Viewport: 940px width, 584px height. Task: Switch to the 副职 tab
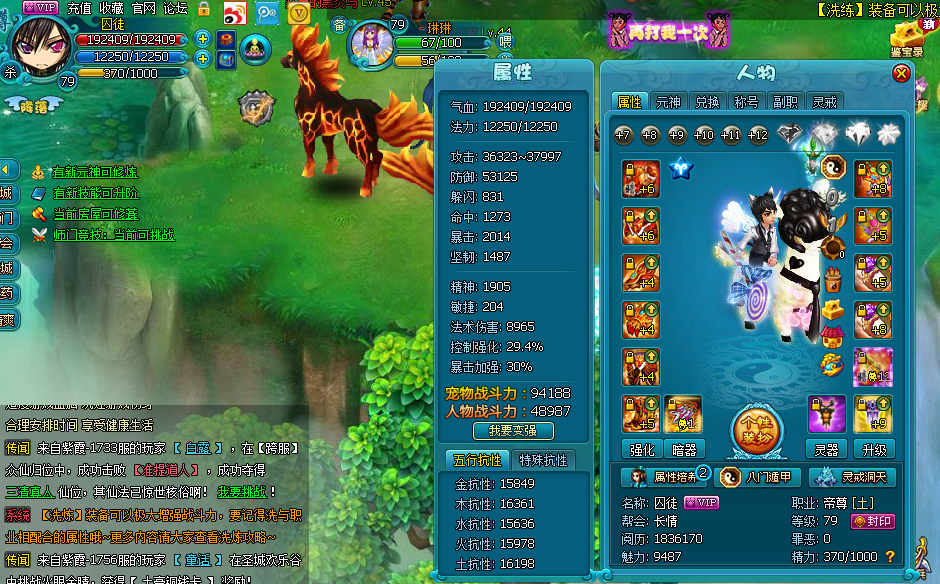click(785, 102)
